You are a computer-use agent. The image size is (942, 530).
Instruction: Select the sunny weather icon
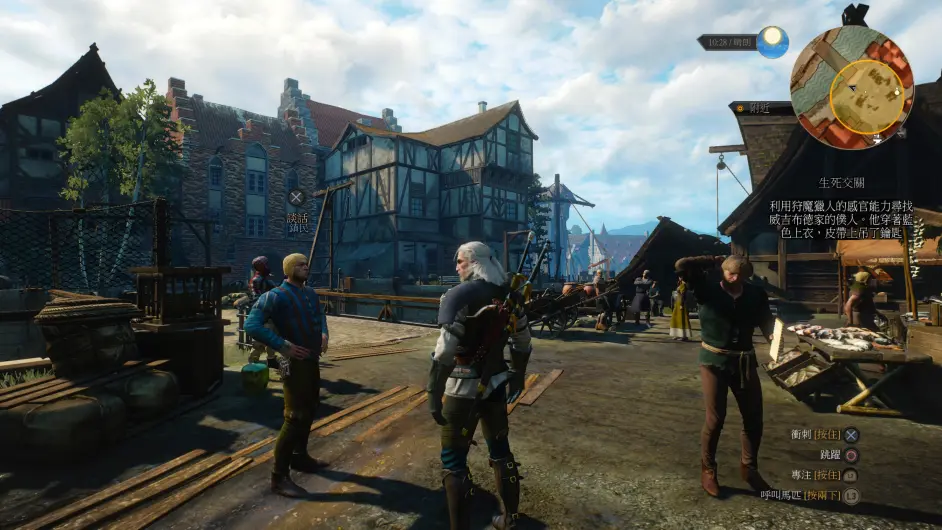[772, 42]
